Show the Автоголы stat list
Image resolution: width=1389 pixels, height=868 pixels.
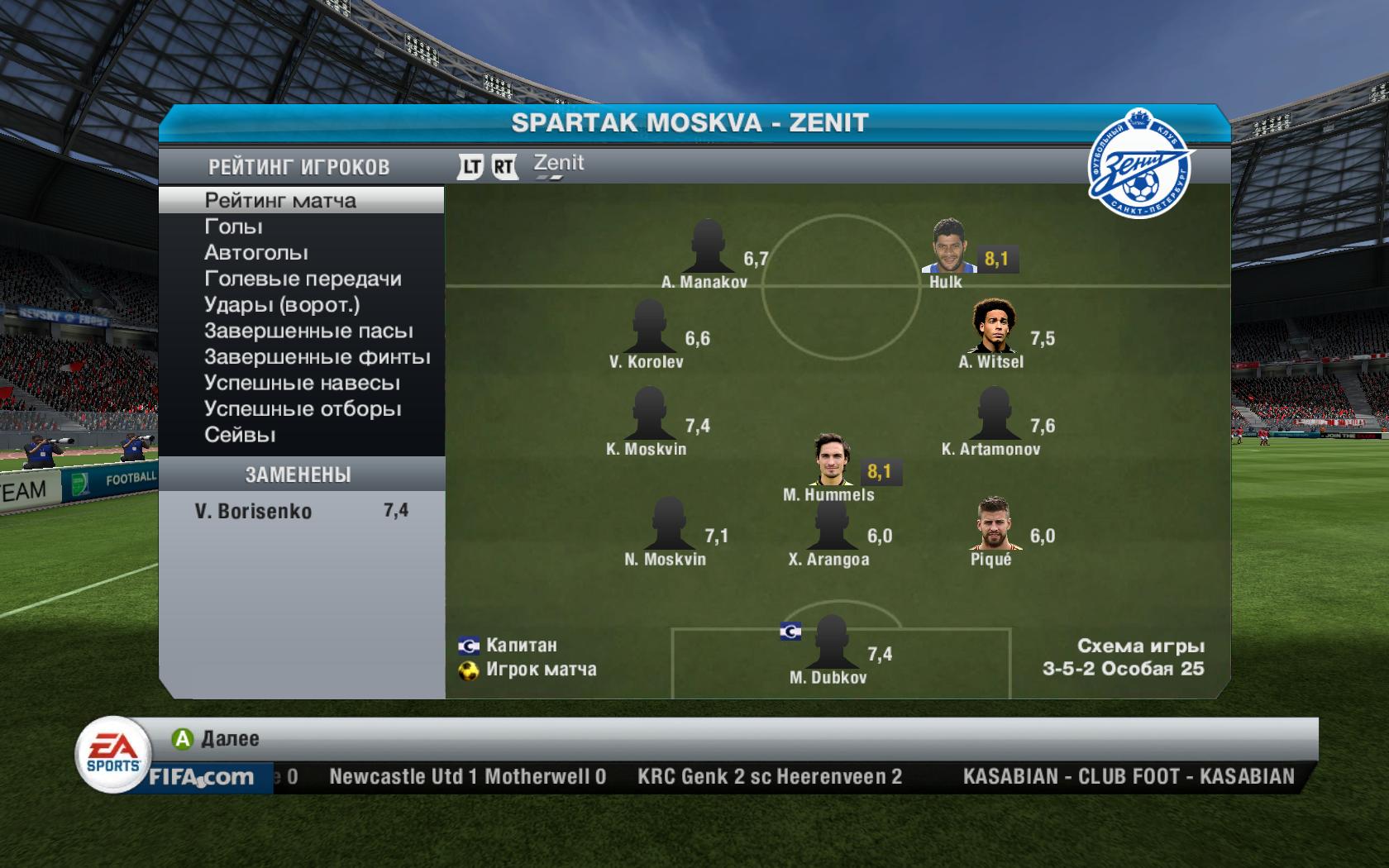(255, 253)
